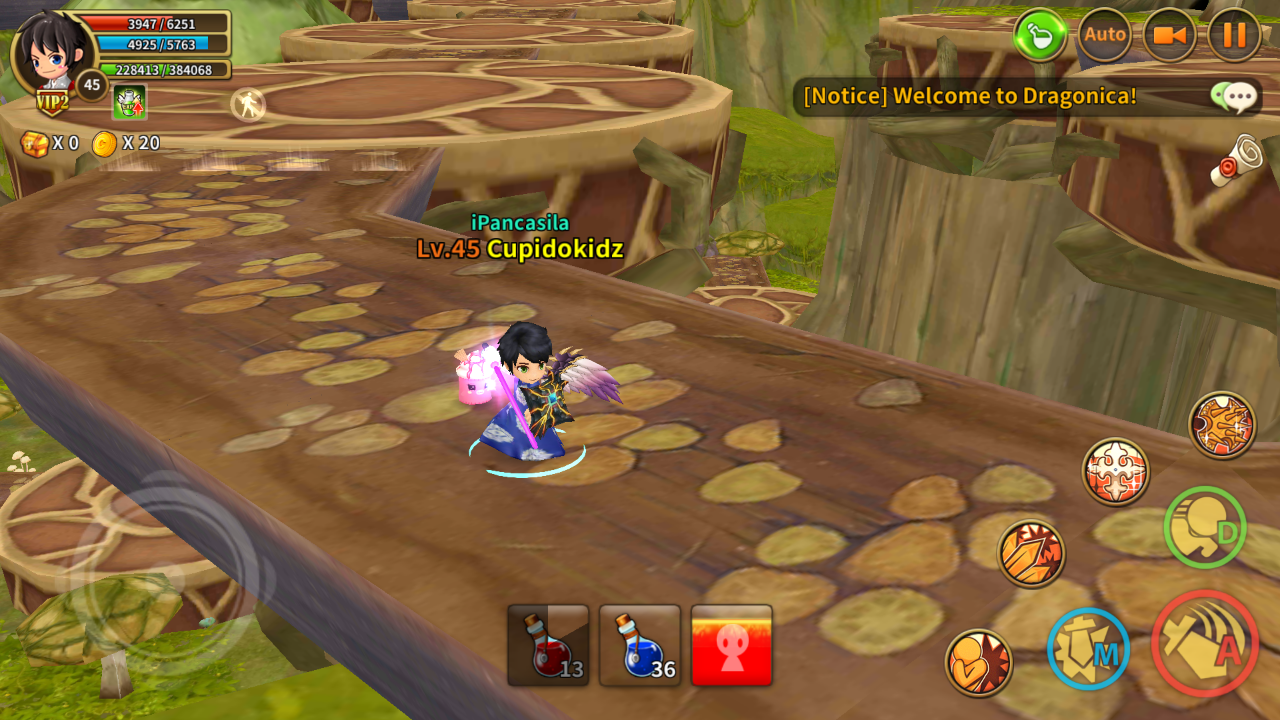1280x720 pixels.
Task: Toggle the Auto battle button
Action: (1104, 35)
